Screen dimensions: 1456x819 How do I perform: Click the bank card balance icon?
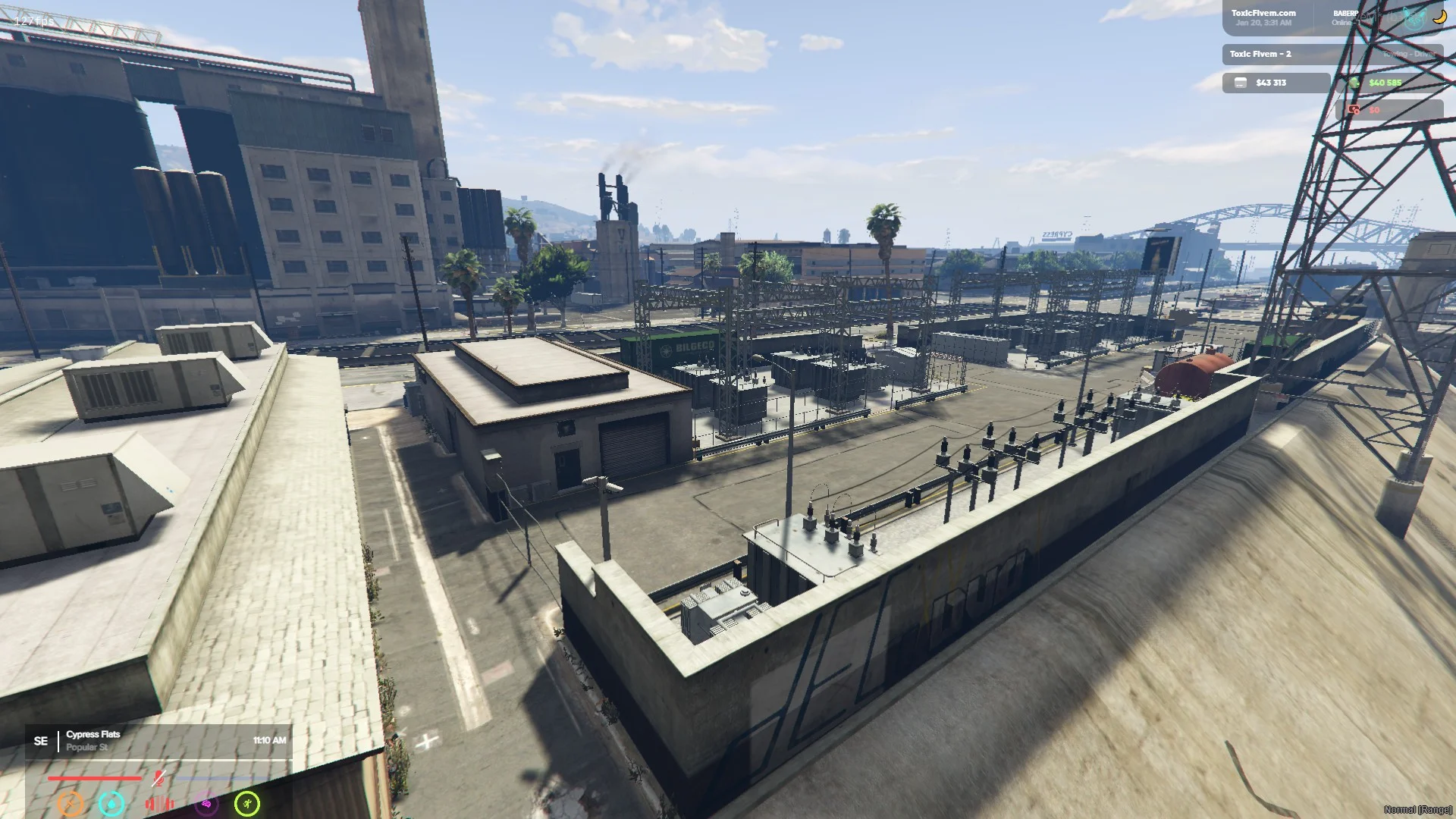point(1241,83)
